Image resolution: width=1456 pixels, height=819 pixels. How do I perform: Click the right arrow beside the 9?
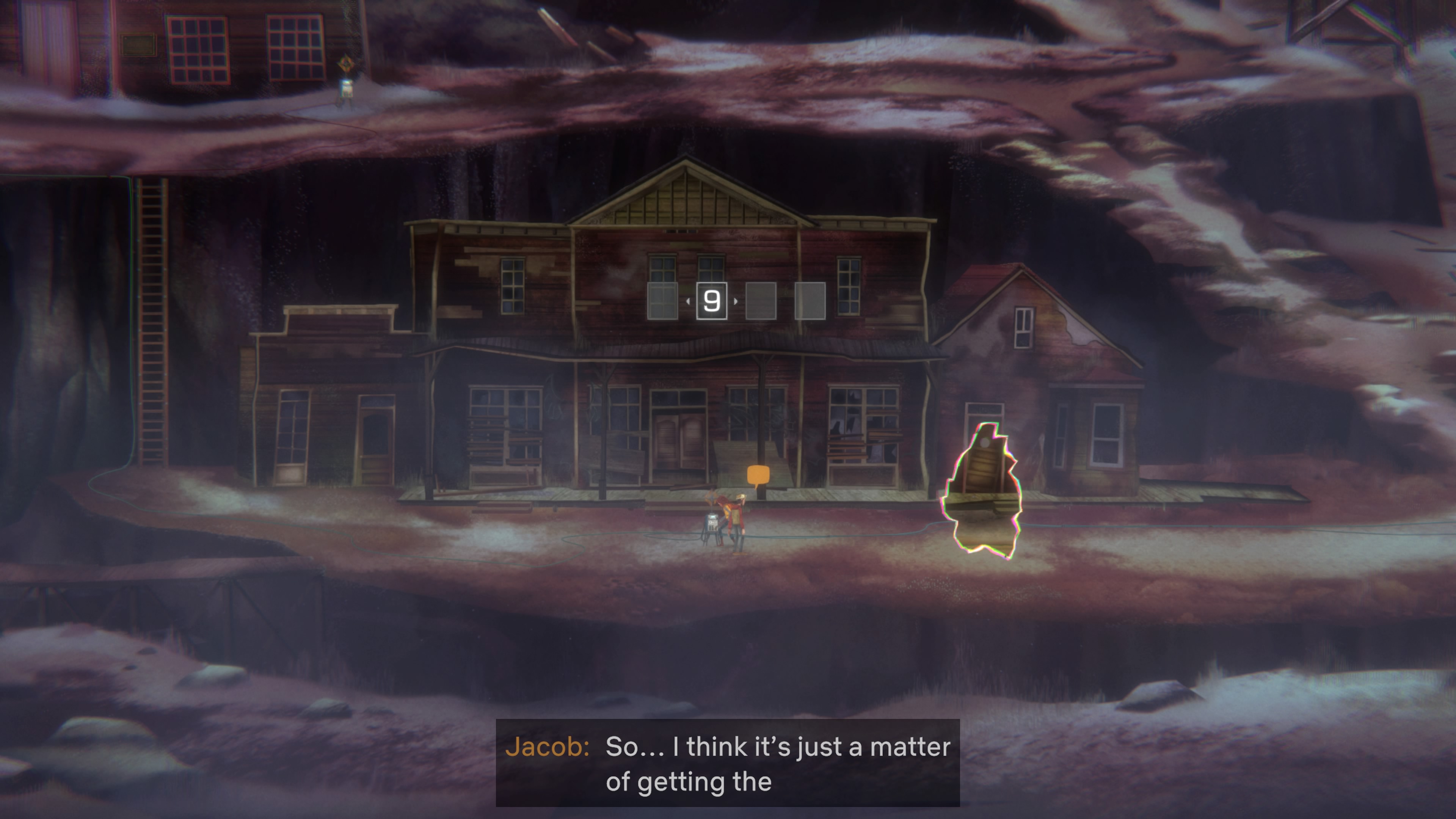point(735,301)
